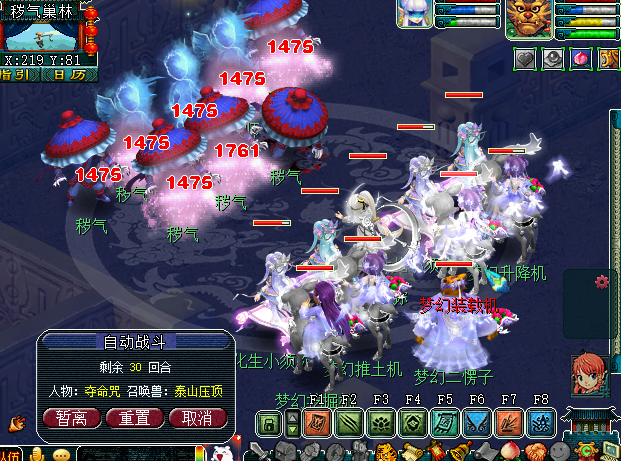621x461 pixels.
Task: Click the 暂离 button in auto-battle panel
Action: pos(79,417)
